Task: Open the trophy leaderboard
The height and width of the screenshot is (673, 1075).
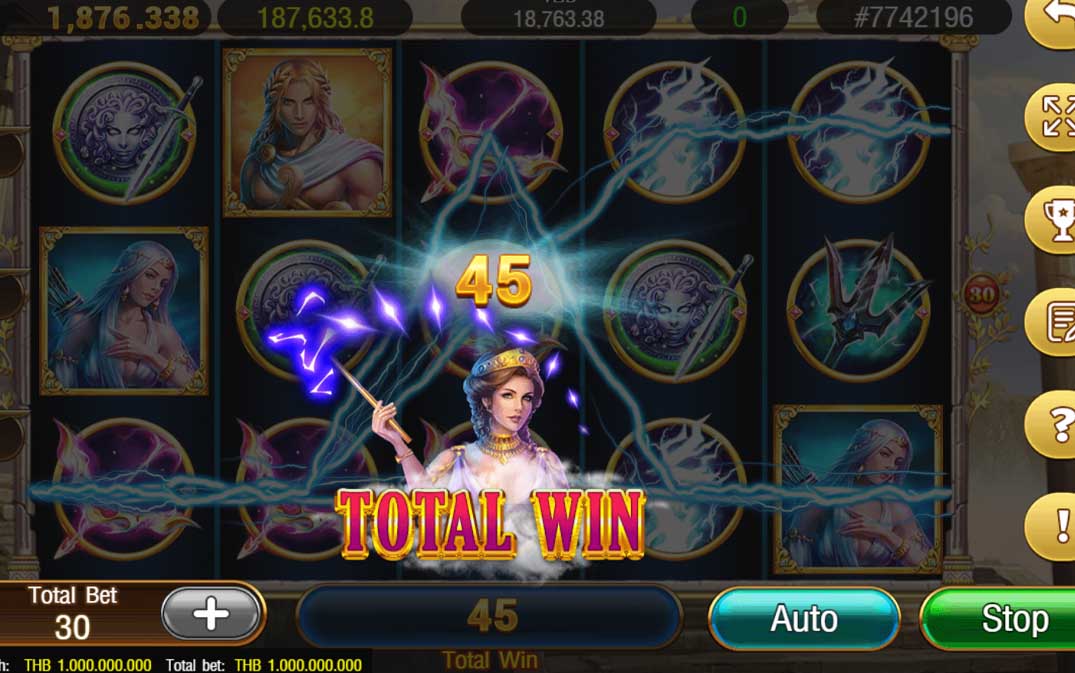Action: pyautogui.click(x=1054, y=222)
